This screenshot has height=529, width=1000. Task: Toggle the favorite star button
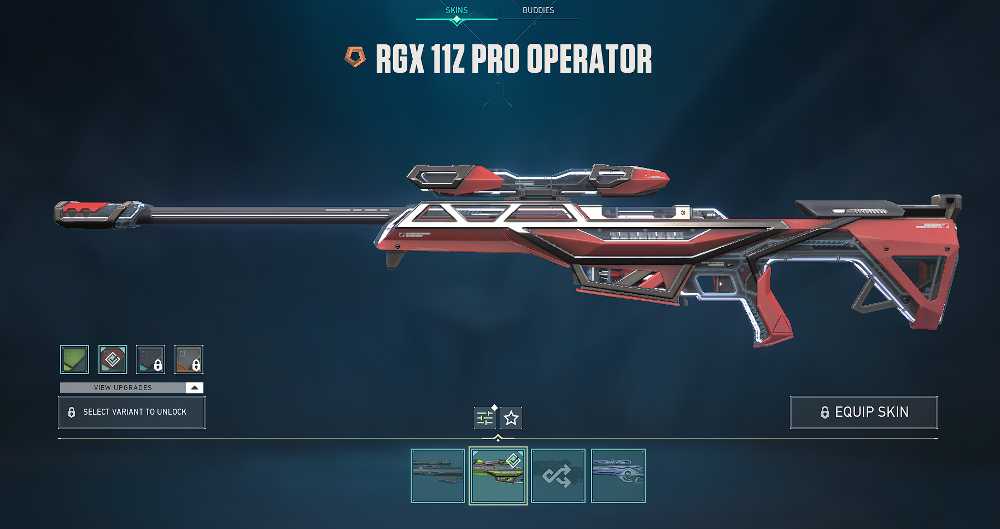[511, 418]
